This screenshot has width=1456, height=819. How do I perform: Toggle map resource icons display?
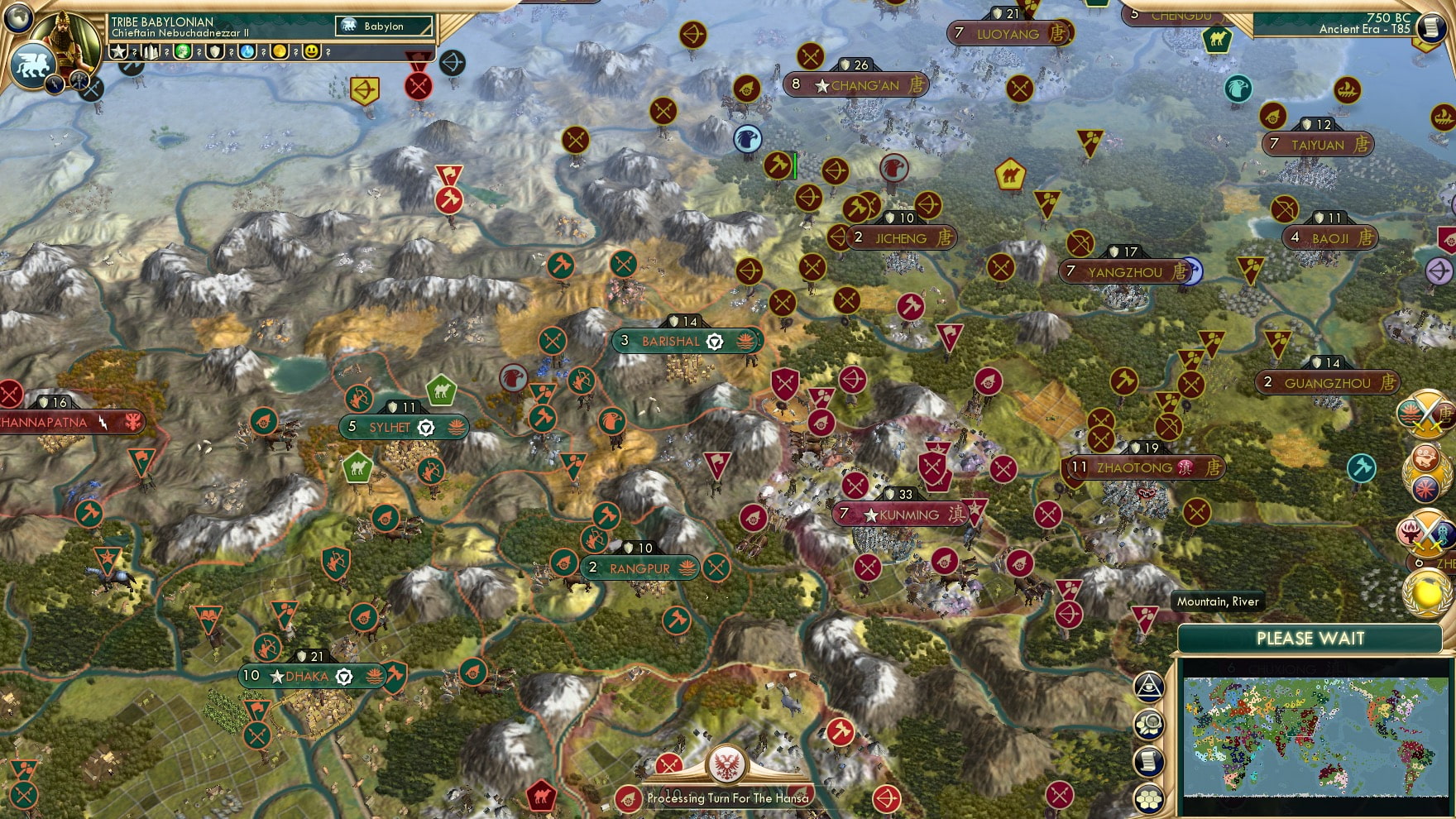[1150, 722]
